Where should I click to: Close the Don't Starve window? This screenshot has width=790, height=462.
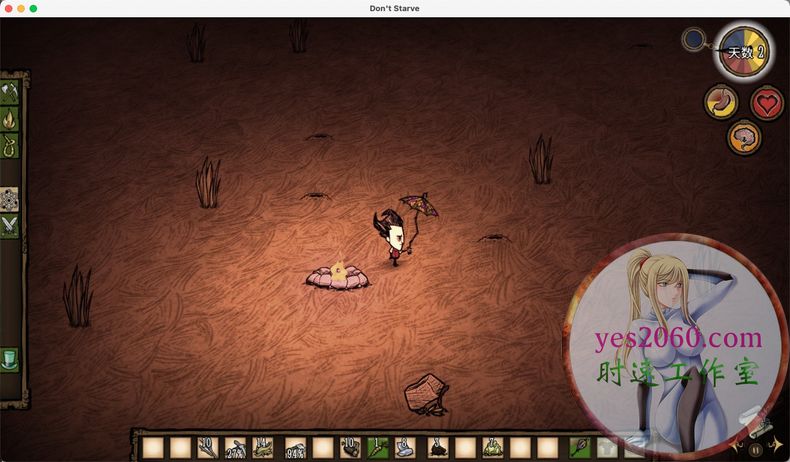tap(7, 8)
